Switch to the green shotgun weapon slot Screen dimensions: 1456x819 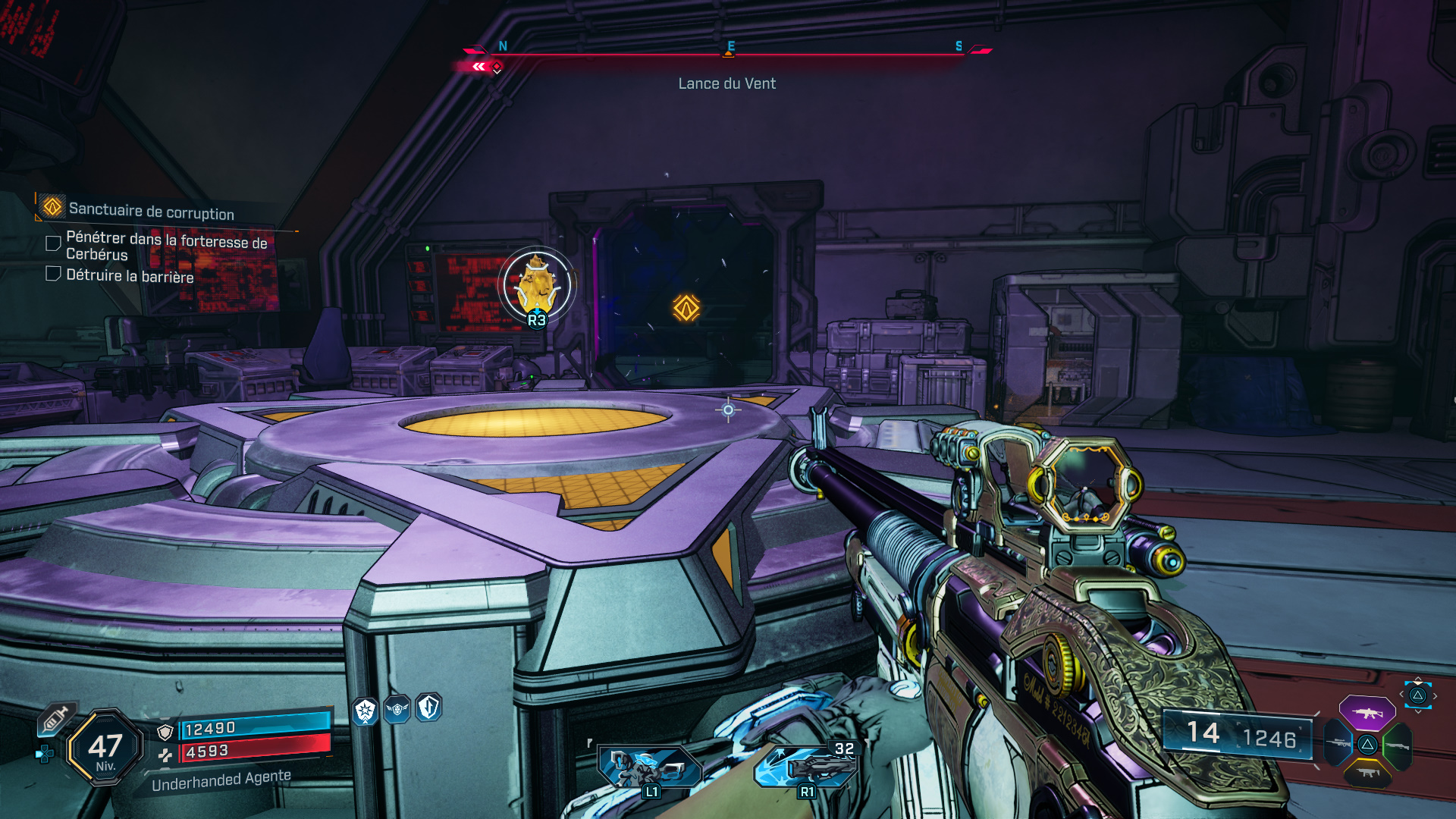click(1397, 745)
